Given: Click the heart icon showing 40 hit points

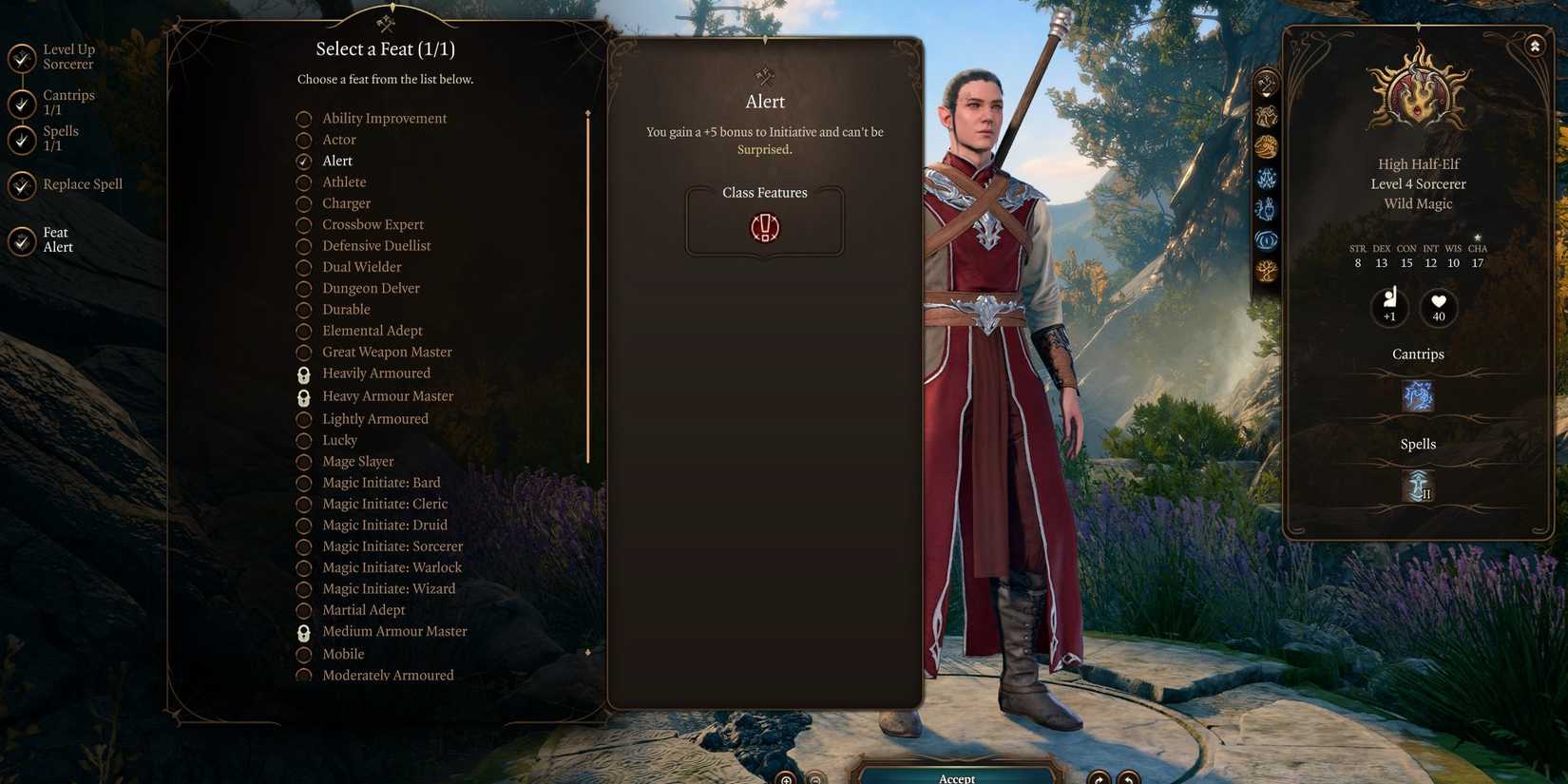Looking at the screenshot, I should [x=1439, y=306].
